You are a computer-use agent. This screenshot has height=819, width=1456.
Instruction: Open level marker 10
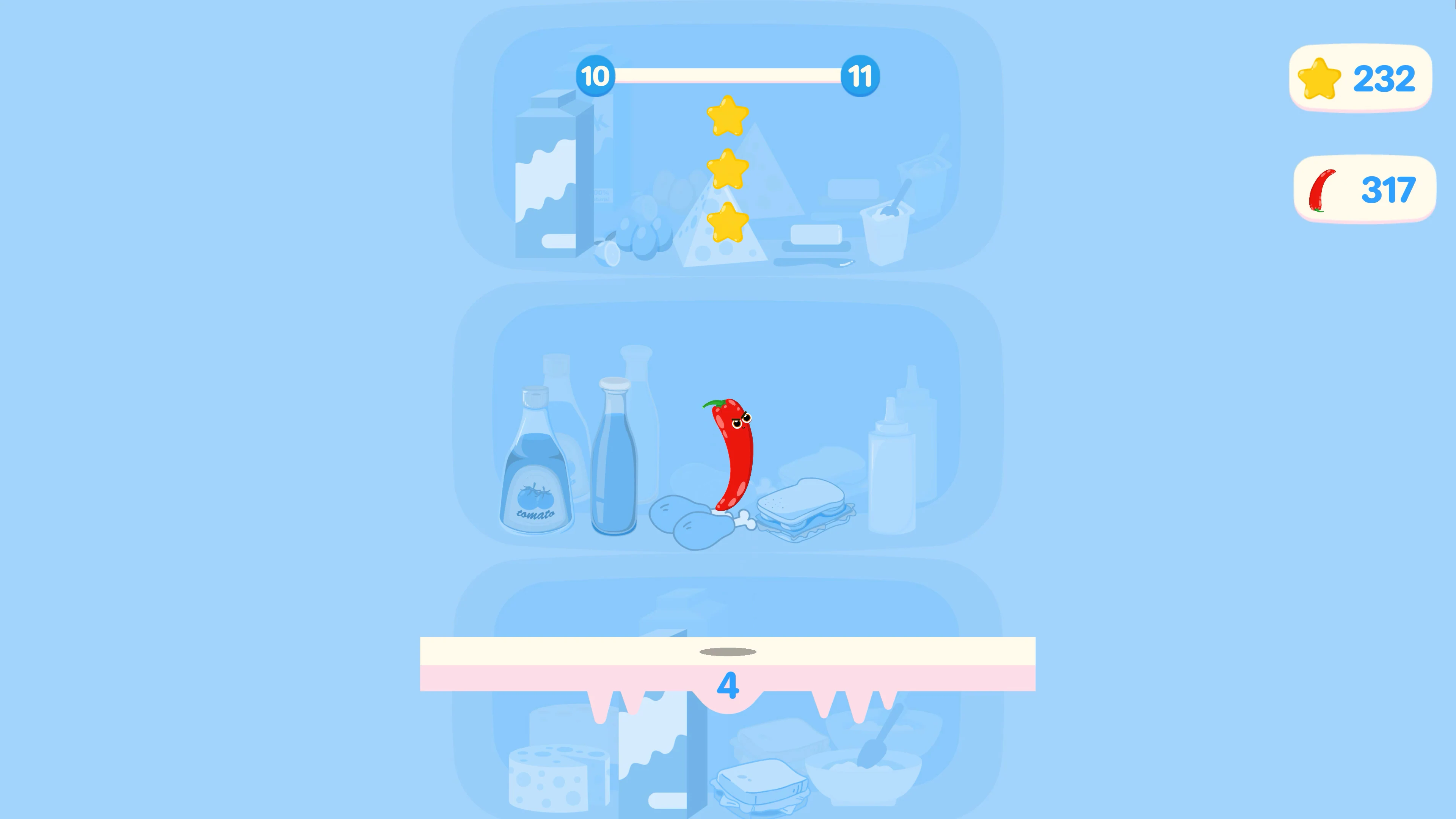596,76
